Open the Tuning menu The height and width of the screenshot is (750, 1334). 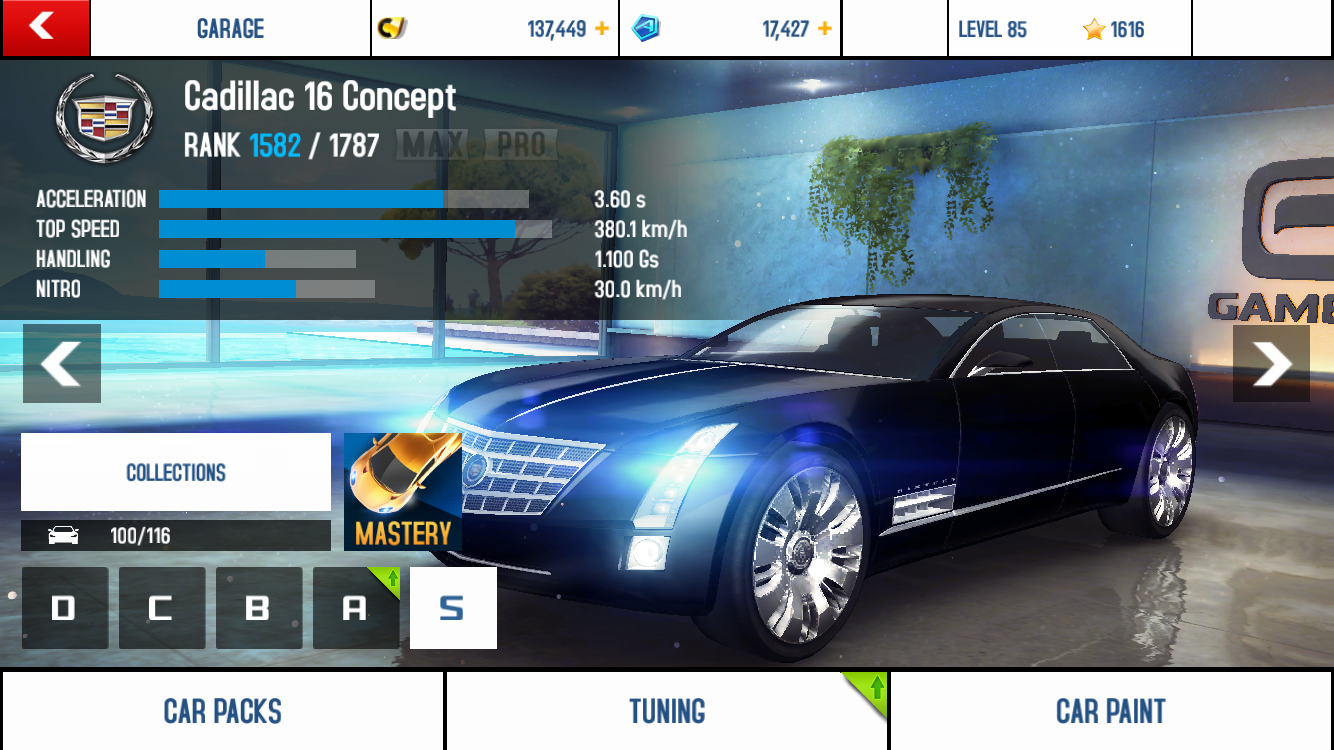[667, 711]
